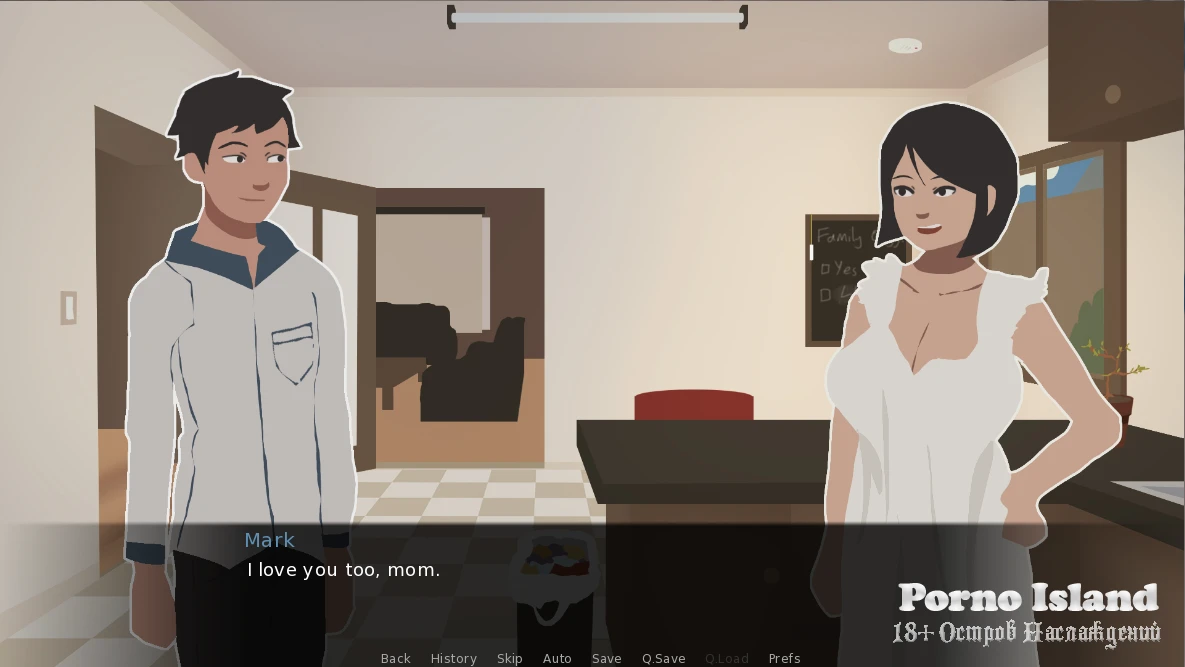Viewport: 1185px width, 667px height.
Task: Open the dialogue History log
Action: [x=453, y=658]
